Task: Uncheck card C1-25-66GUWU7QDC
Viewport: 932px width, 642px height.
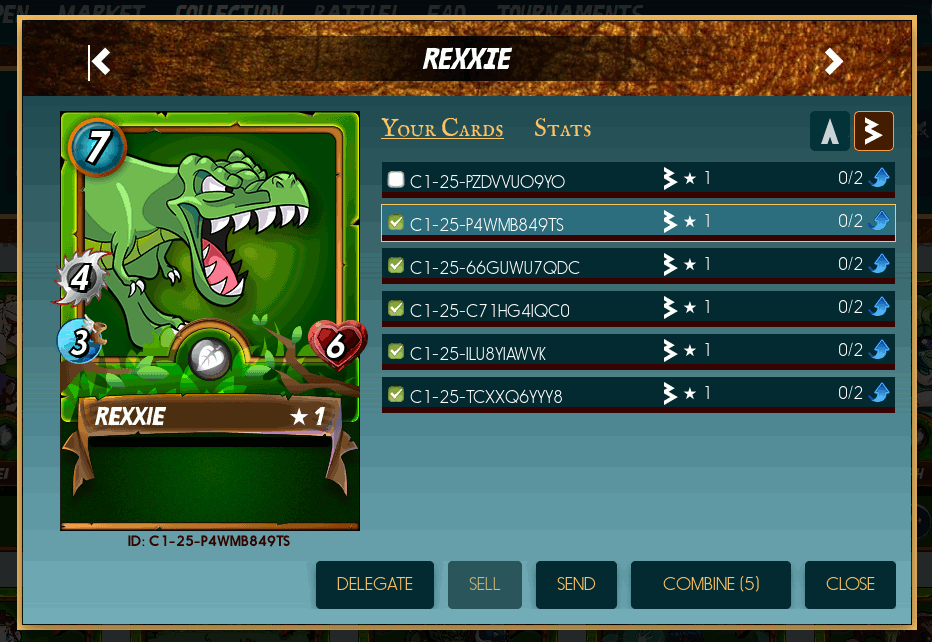Action: click(x=396, y=266)
